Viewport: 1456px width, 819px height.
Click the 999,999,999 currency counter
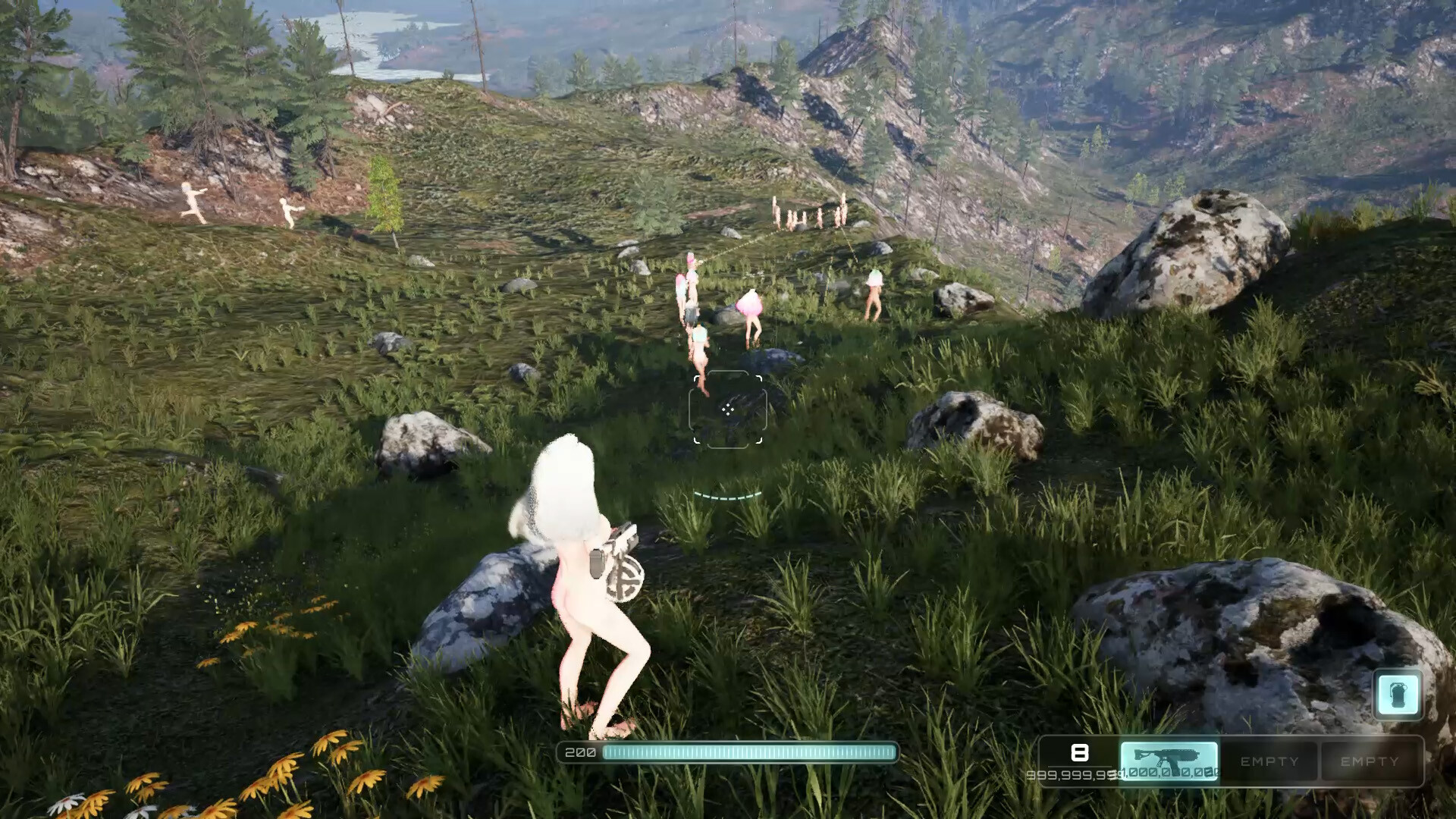tap(1072, 773)
